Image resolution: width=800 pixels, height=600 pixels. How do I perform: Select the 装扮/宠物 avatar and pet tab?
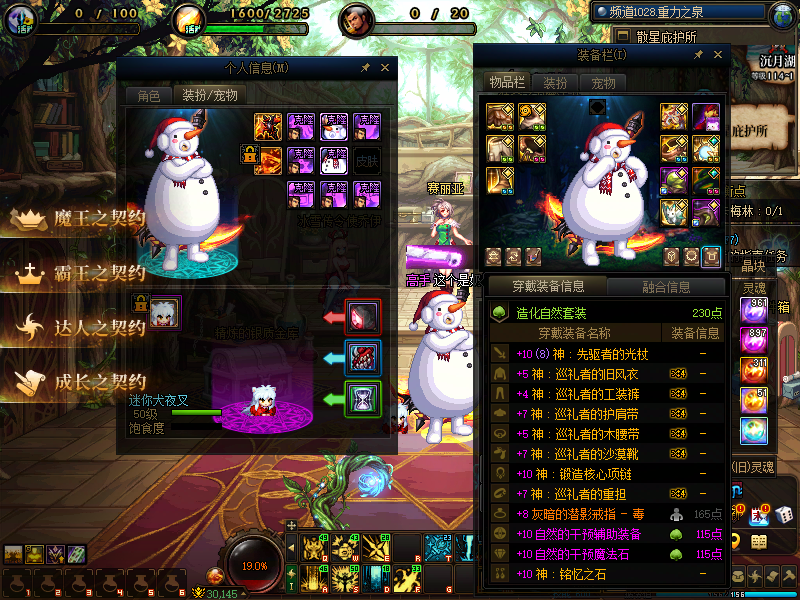(208, 96)
